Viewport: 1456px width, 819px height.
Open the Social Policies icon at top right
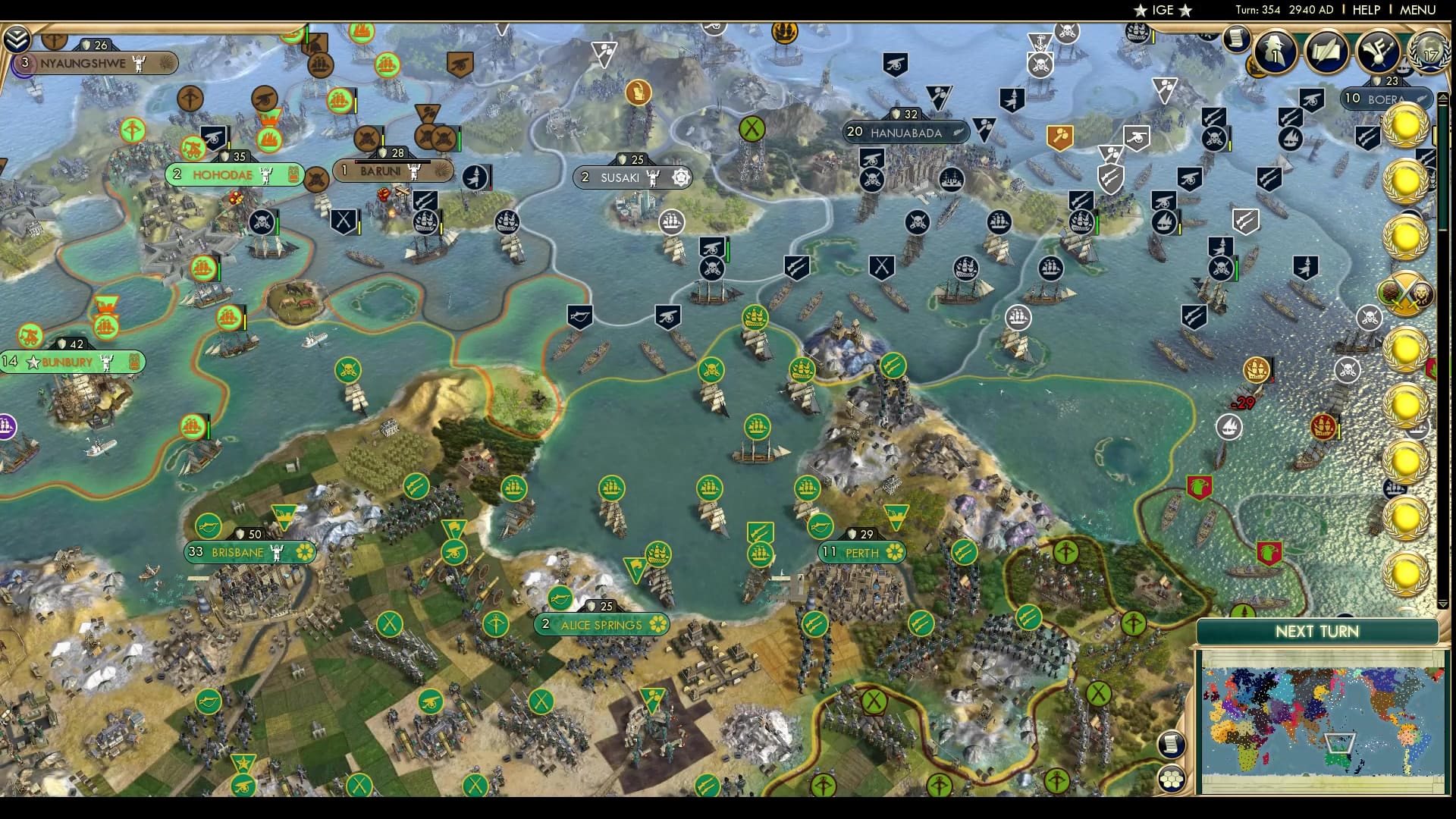[1380, 50]
